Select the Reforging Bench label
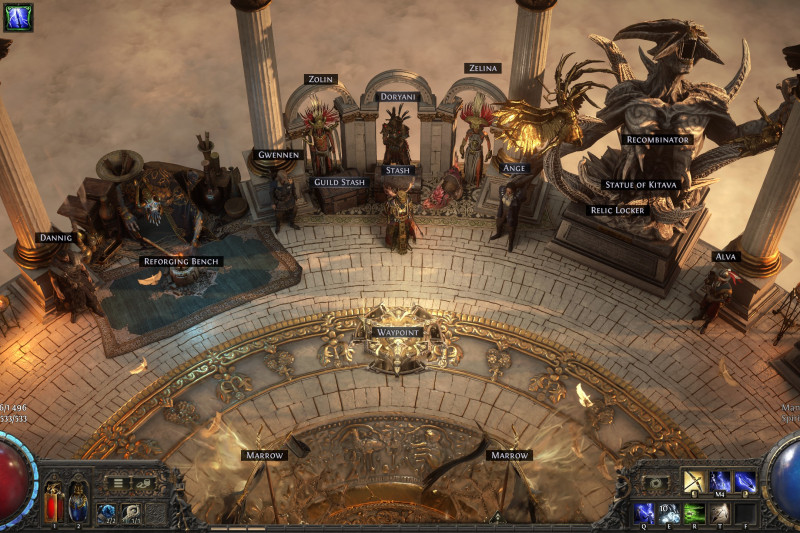800x533 pixels. (x=181, y=261)
